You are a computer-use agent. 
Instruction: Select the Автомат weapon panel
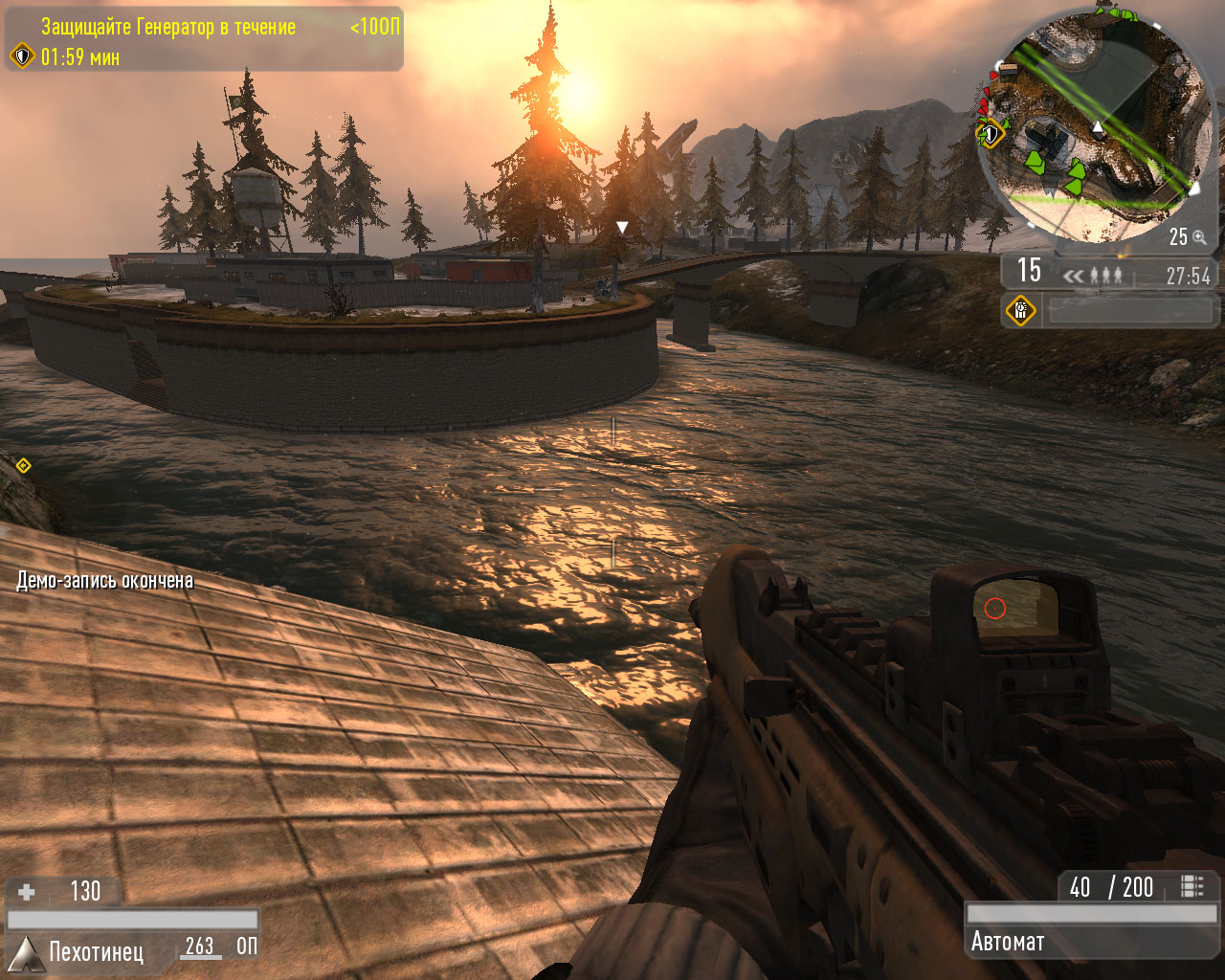click(x=1092, y=942)
